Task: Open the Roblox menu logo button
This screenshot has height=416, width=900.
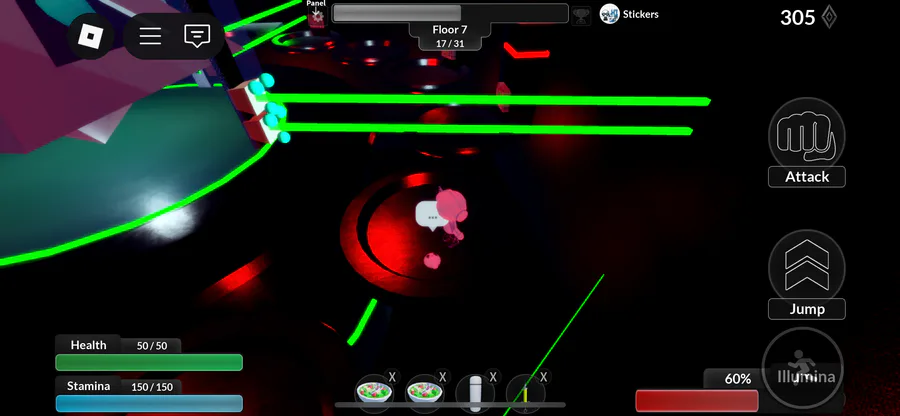Action: (92, 36)
